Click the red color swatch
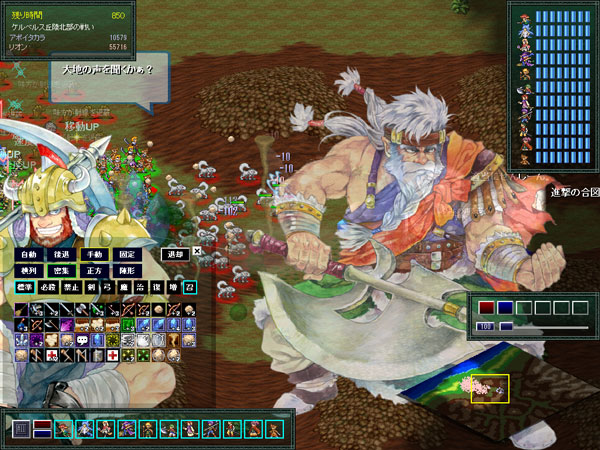 click(486, 308)
